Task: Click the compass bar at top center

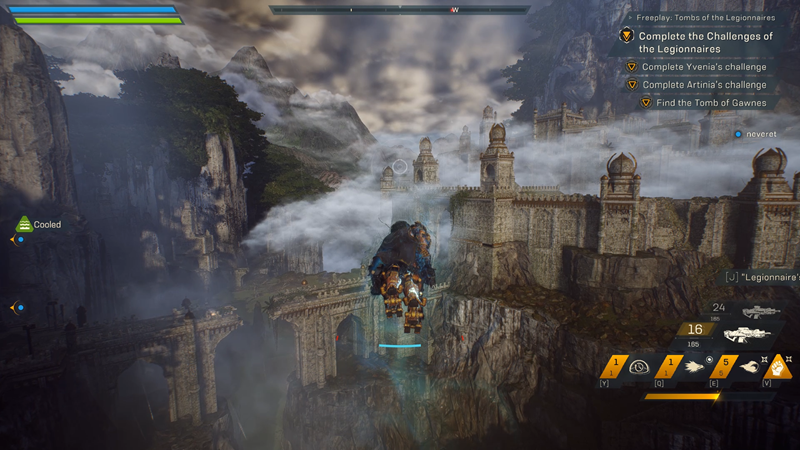Action: click(400, 10)
